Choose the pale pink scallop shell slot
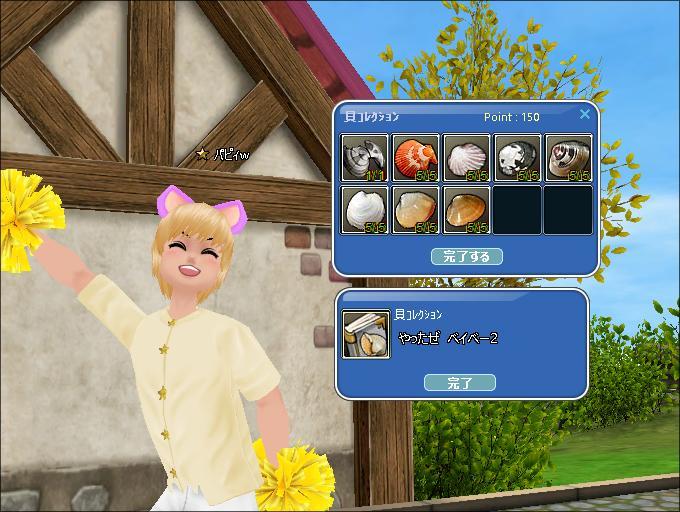The image size is (680, 512). click(x=467, y=158)
